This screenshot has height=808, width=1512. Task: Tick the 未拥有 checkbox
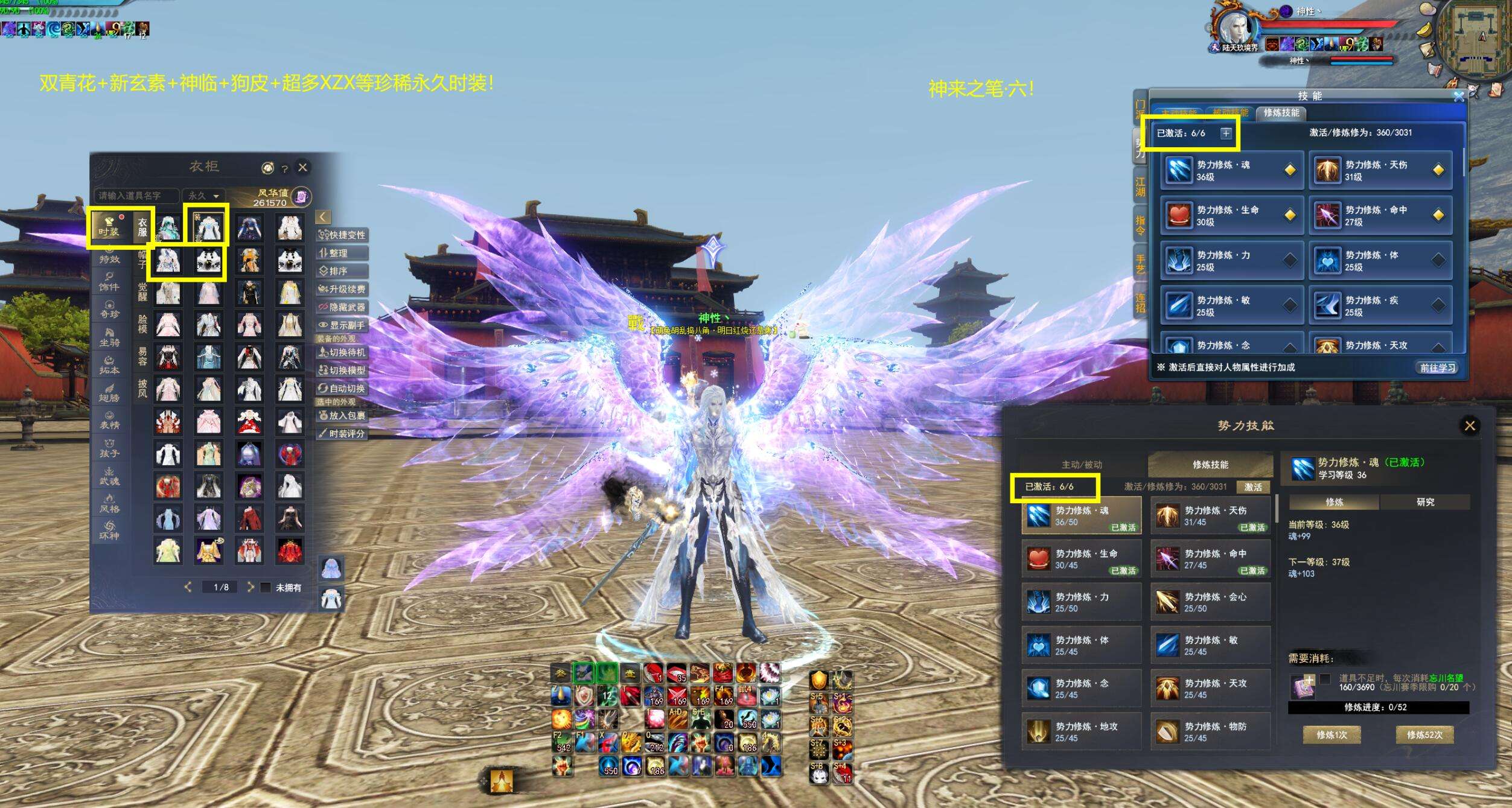click(x=266, y=587)
